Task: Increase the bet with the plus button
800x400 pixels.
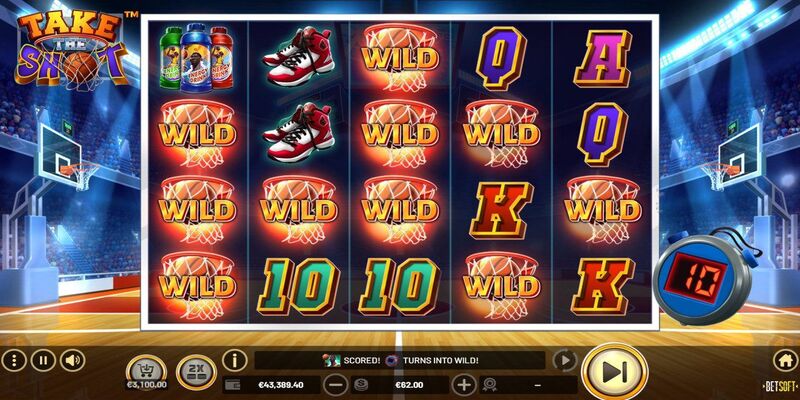Action: tap(464, 384)
